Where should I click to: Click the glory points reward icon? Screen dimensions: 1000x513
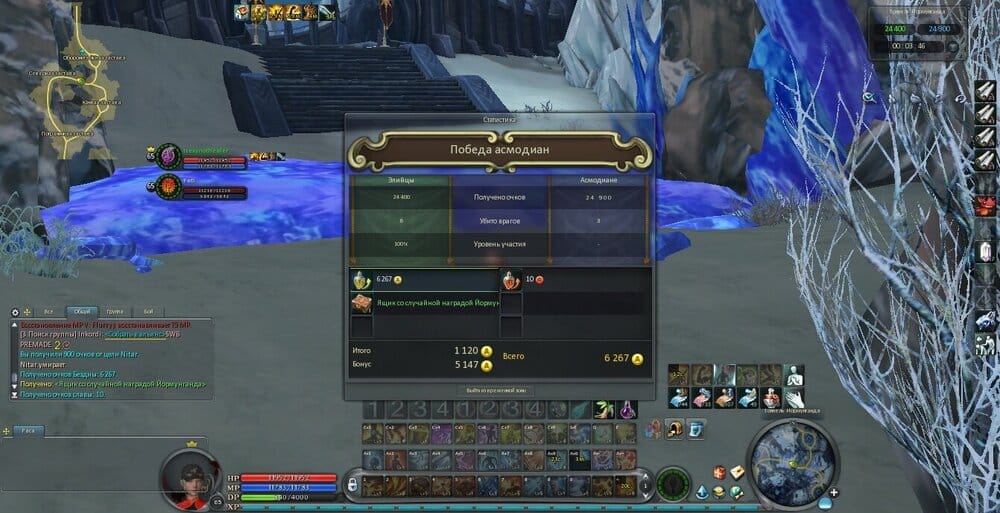[510, 280]
